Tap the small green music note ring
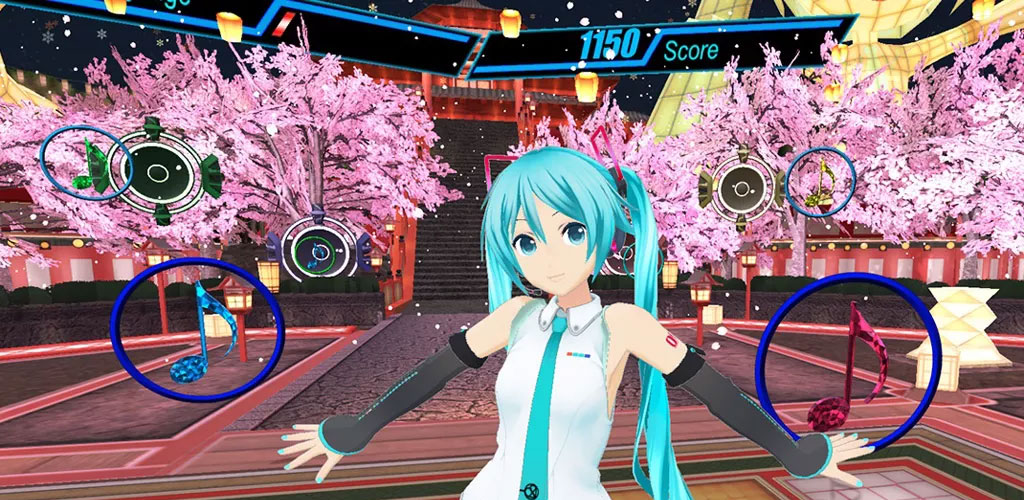The image size is (1024, 500). pos(87,164)
